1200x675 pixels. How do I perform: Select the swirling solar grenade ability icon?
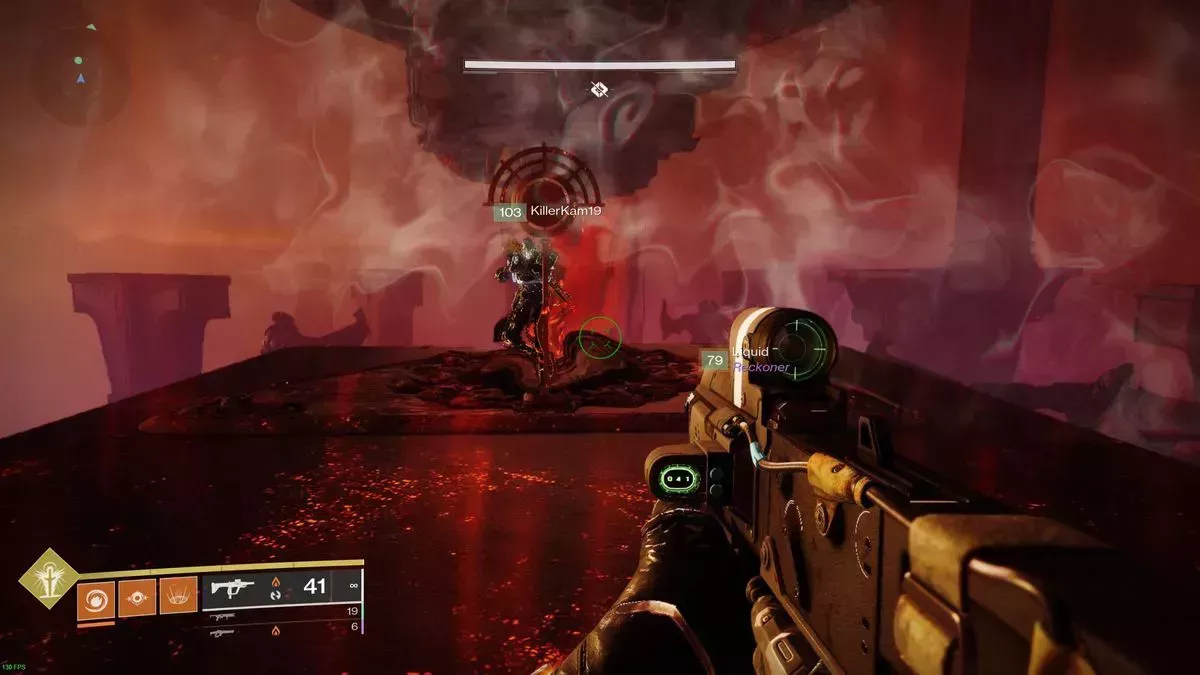(x=96, y=598)
